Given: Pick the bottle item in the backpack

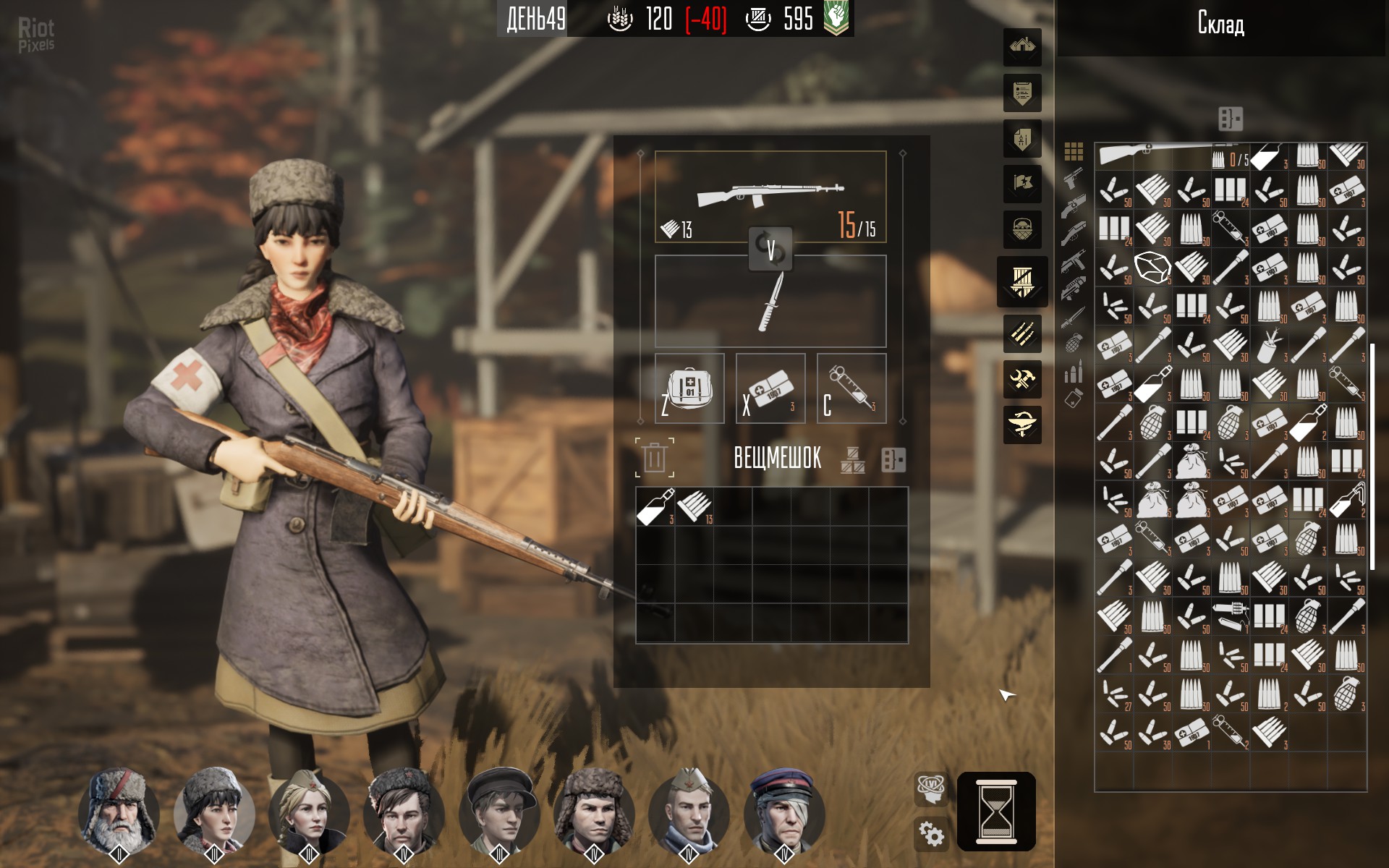Looking at the screenshot, I should (655, 506).
